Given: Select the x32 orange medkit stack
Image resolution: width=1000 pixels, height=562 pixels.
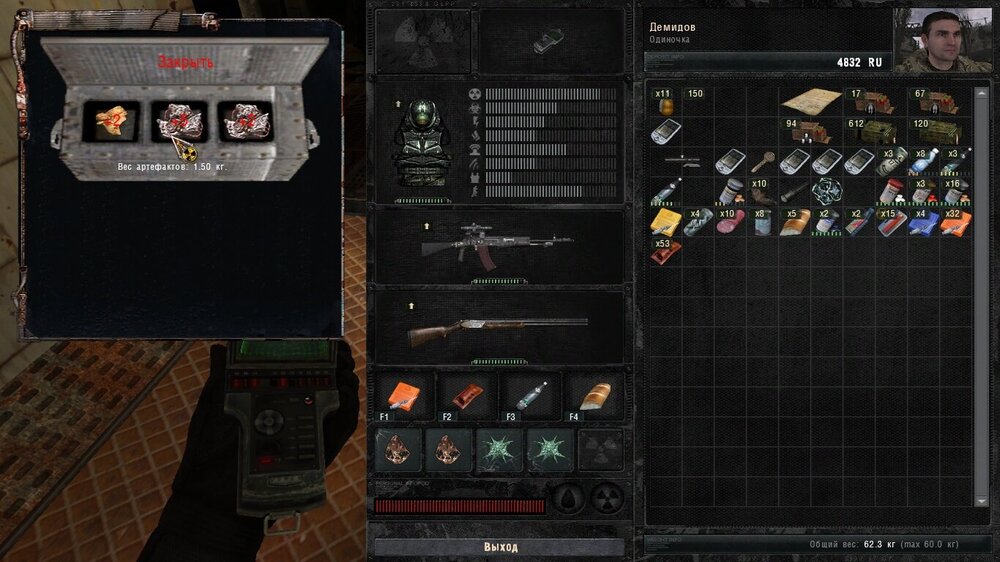Looking at the screenshot, I should 955,221.
